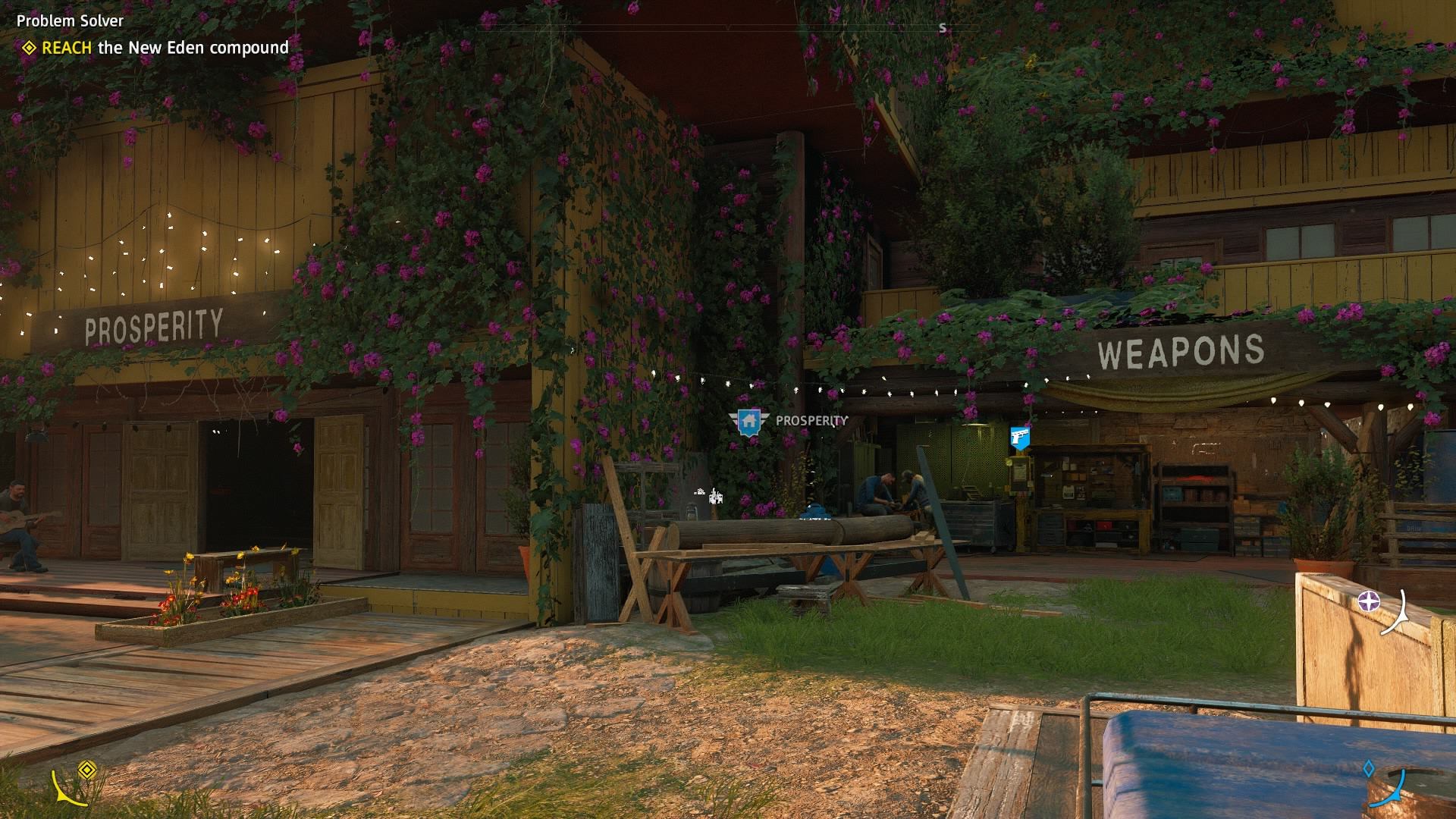
Task: Click the purple compass rose marker on the fence
Action: 1369,601
